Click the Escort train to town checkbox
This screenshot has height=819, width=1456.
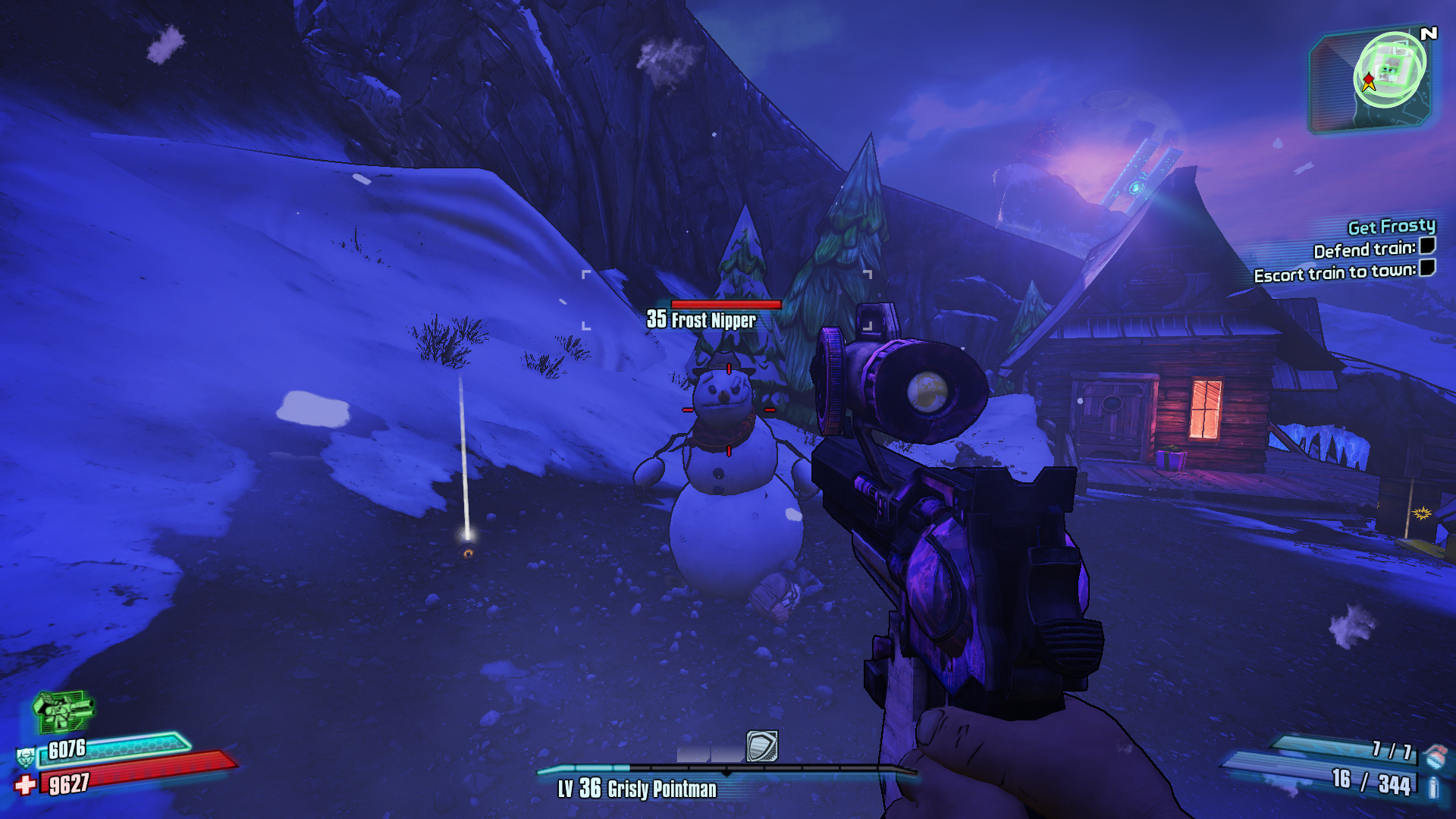tap(1427, 268)
